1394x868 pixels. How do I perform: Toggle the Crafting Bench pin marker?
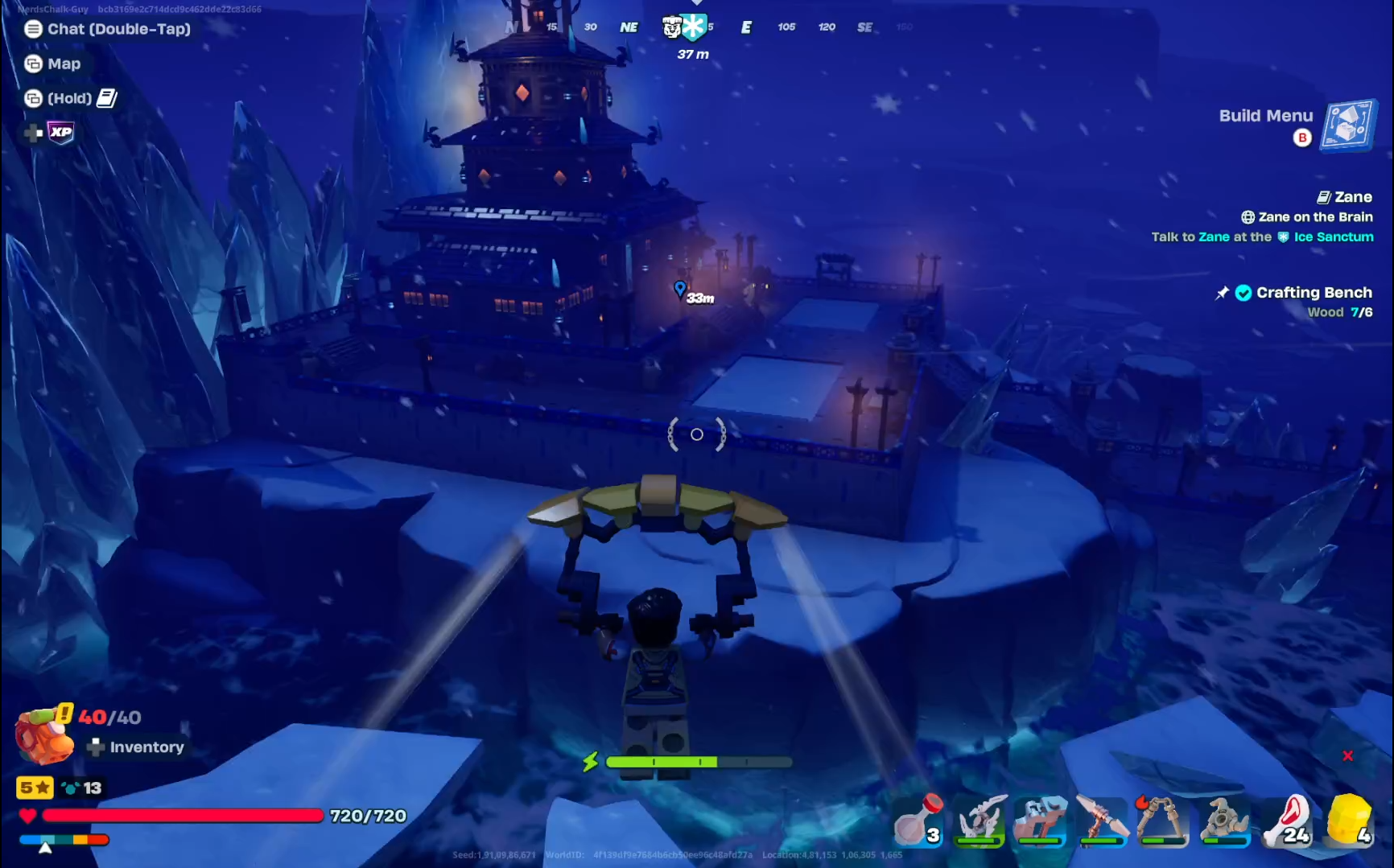[x=1222, y=293]
